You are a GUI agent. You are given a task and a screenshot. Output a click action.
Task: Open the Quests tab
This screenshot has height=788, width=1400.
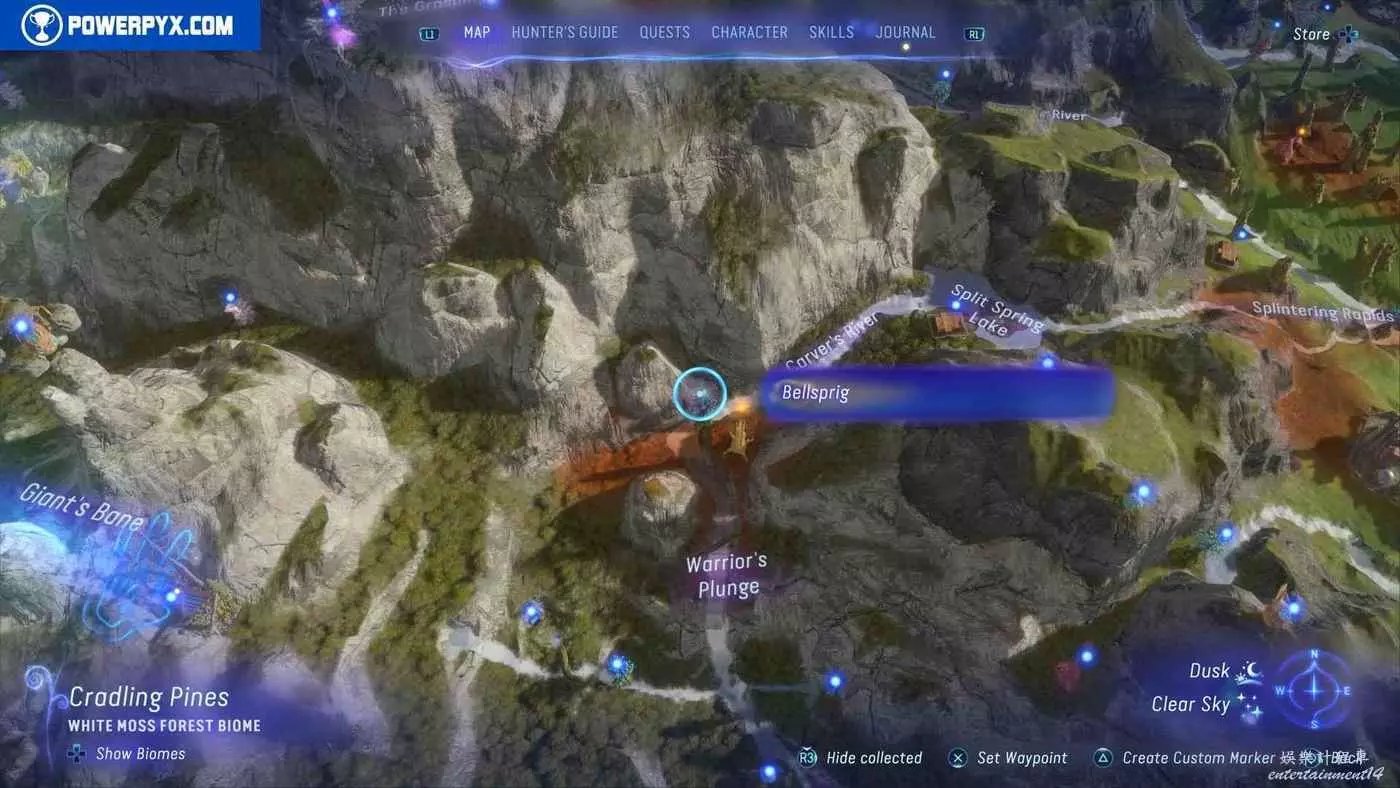click(x=664, y=32)
